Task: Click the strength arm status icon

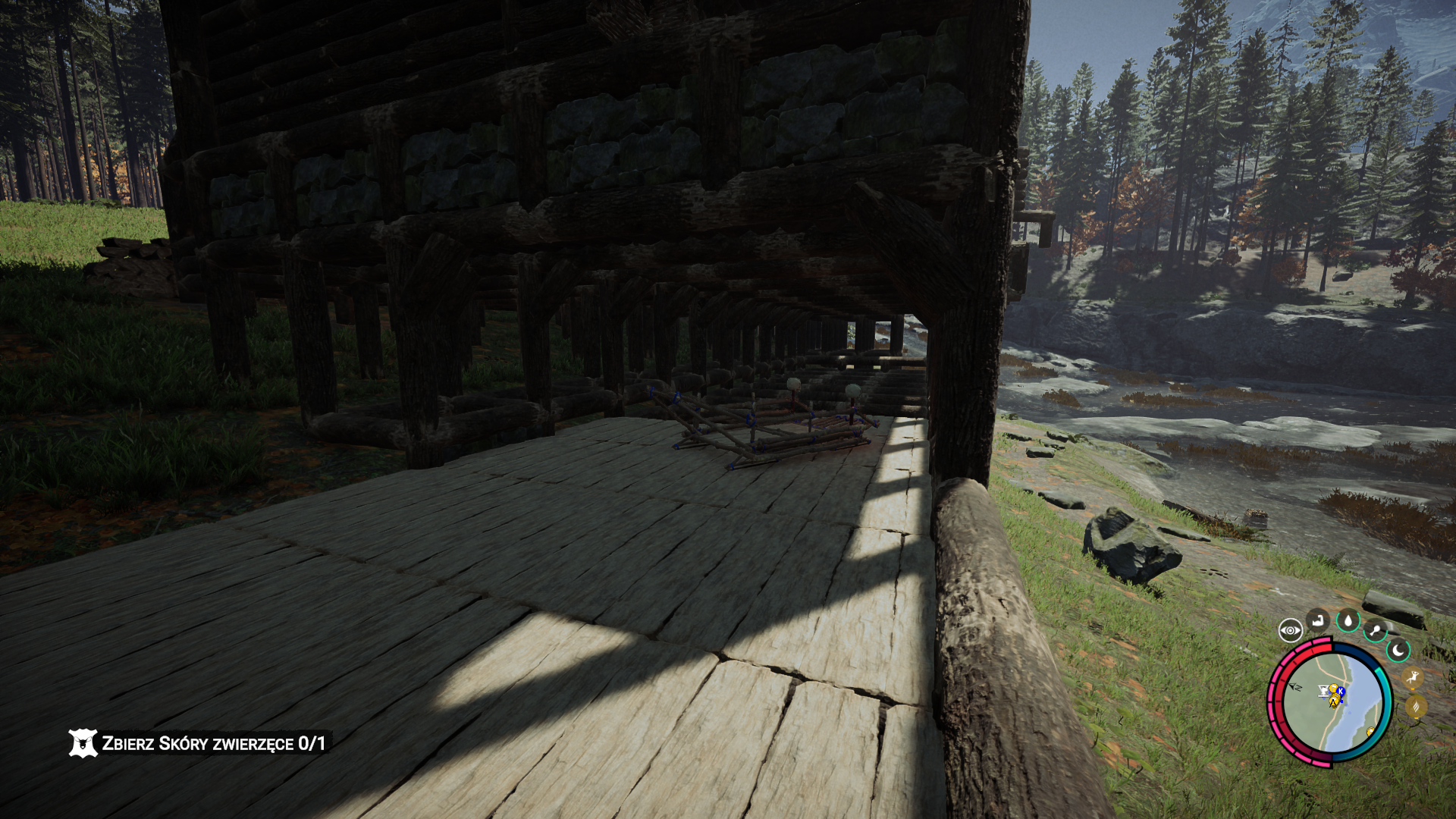Action: (x=1318, y=620)
